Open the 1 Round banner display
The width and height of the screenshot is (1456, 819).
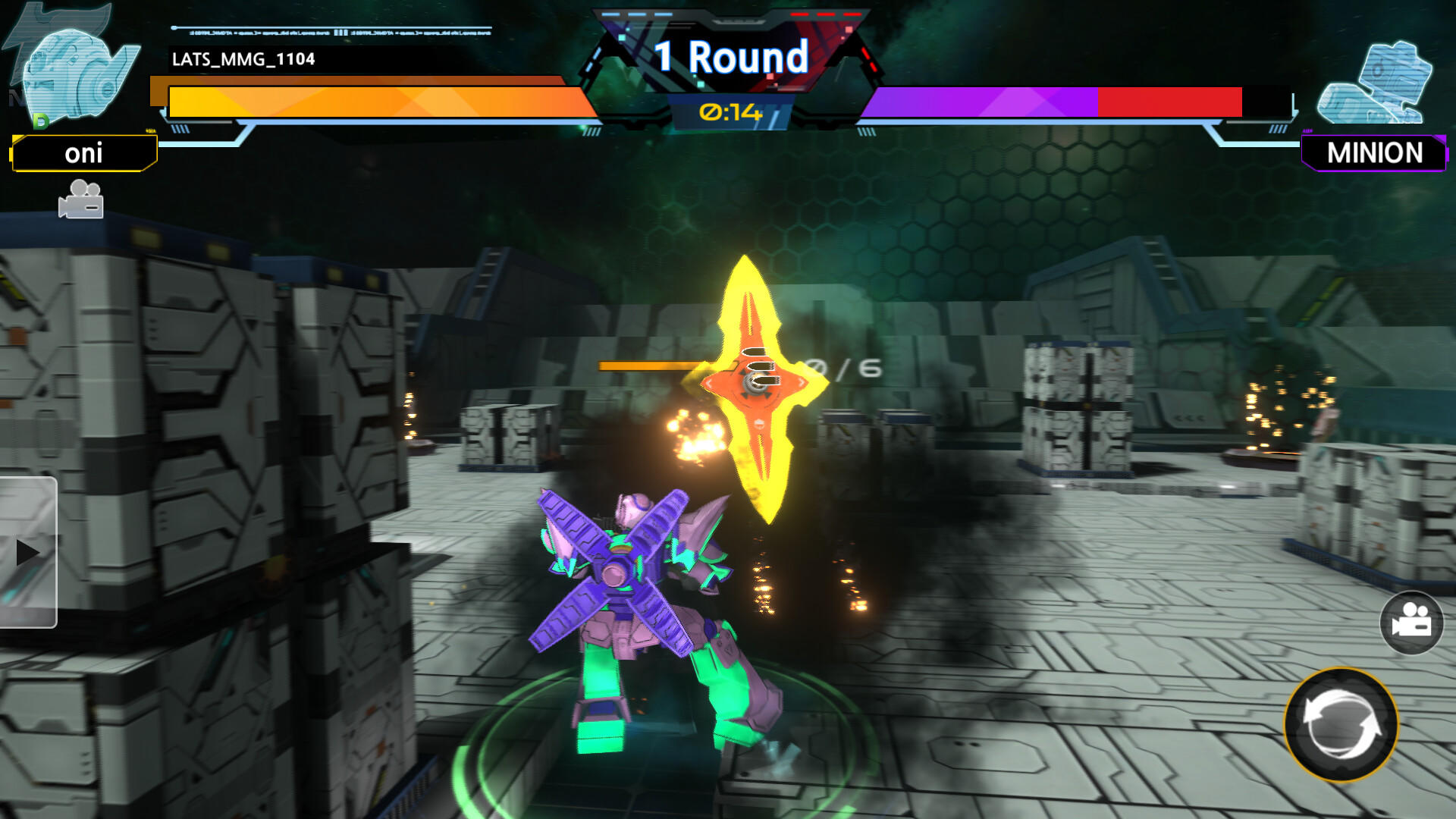[730, 57]
